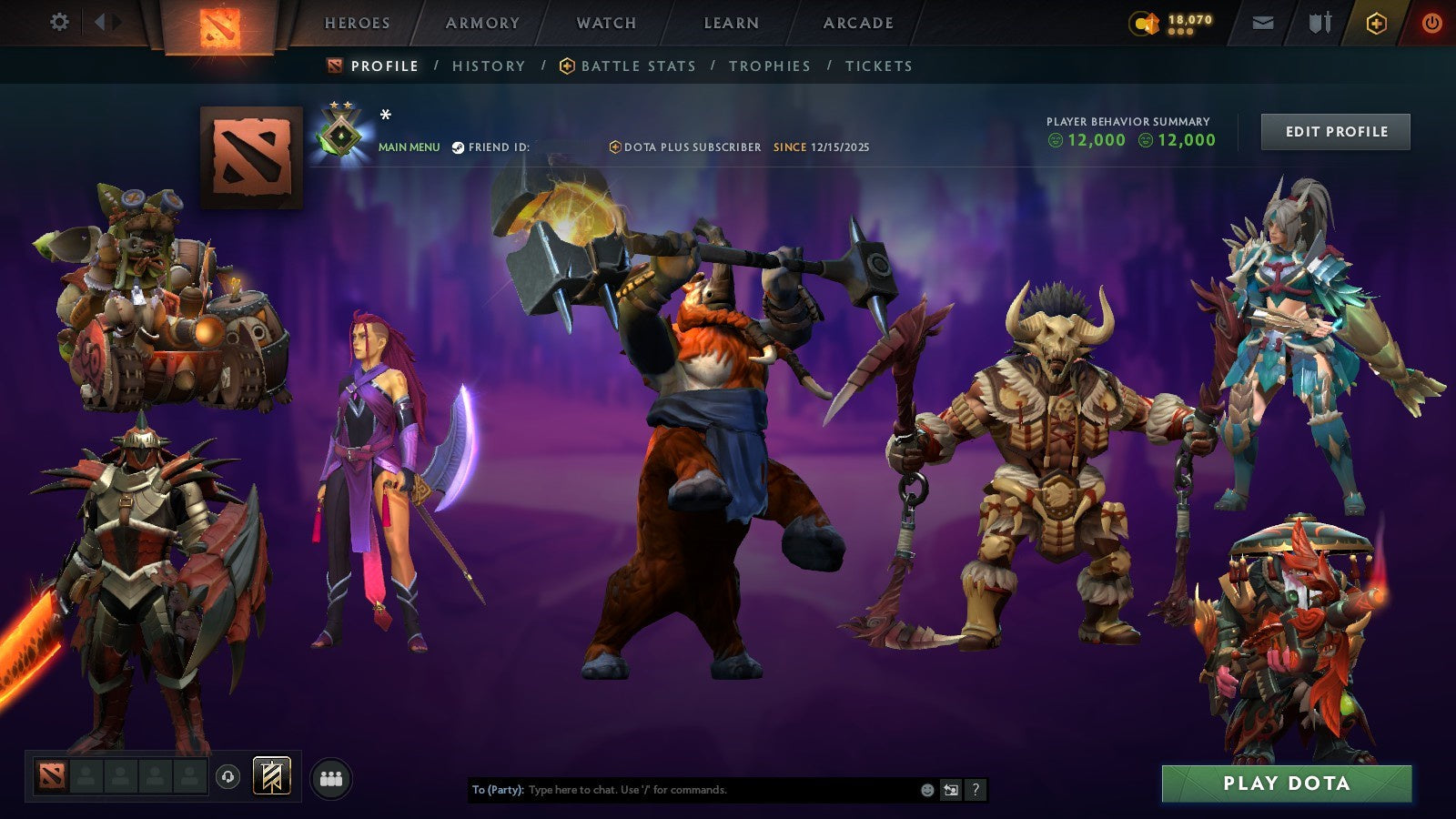Toggle voice chat with the headset icon

coord(226,775)
